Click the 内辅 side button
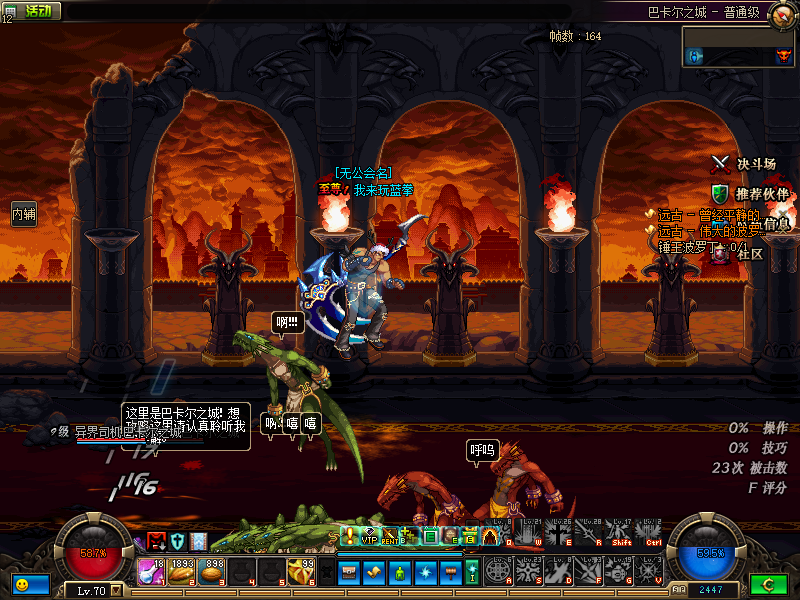This screenshot has height=600, width=800. click(23, 213)
